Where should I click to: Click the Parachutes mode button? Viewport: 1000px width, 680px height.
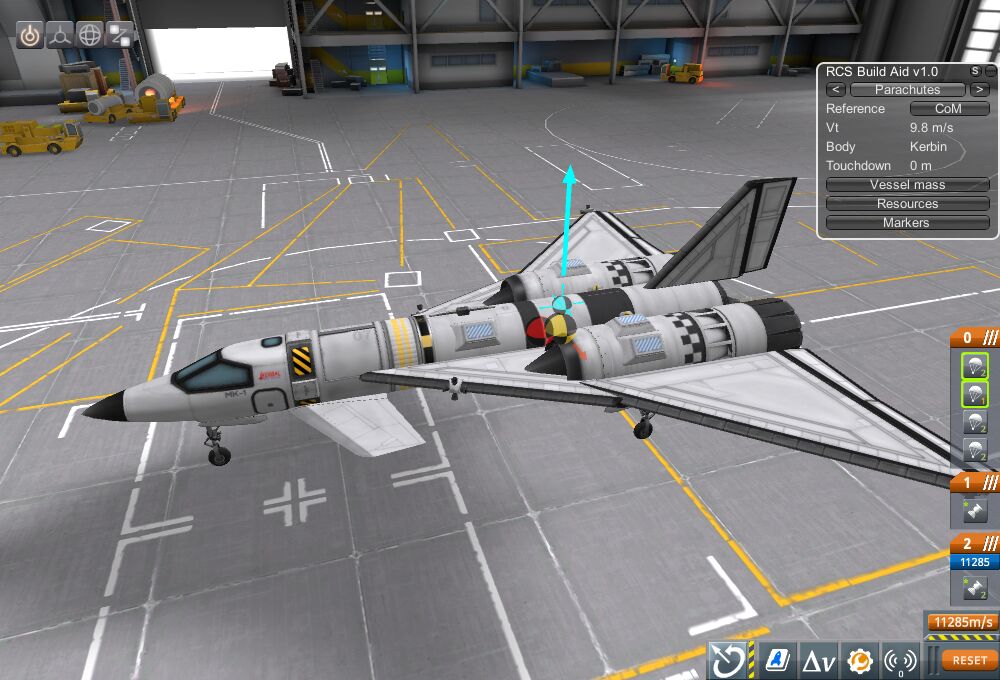(907, 90)
